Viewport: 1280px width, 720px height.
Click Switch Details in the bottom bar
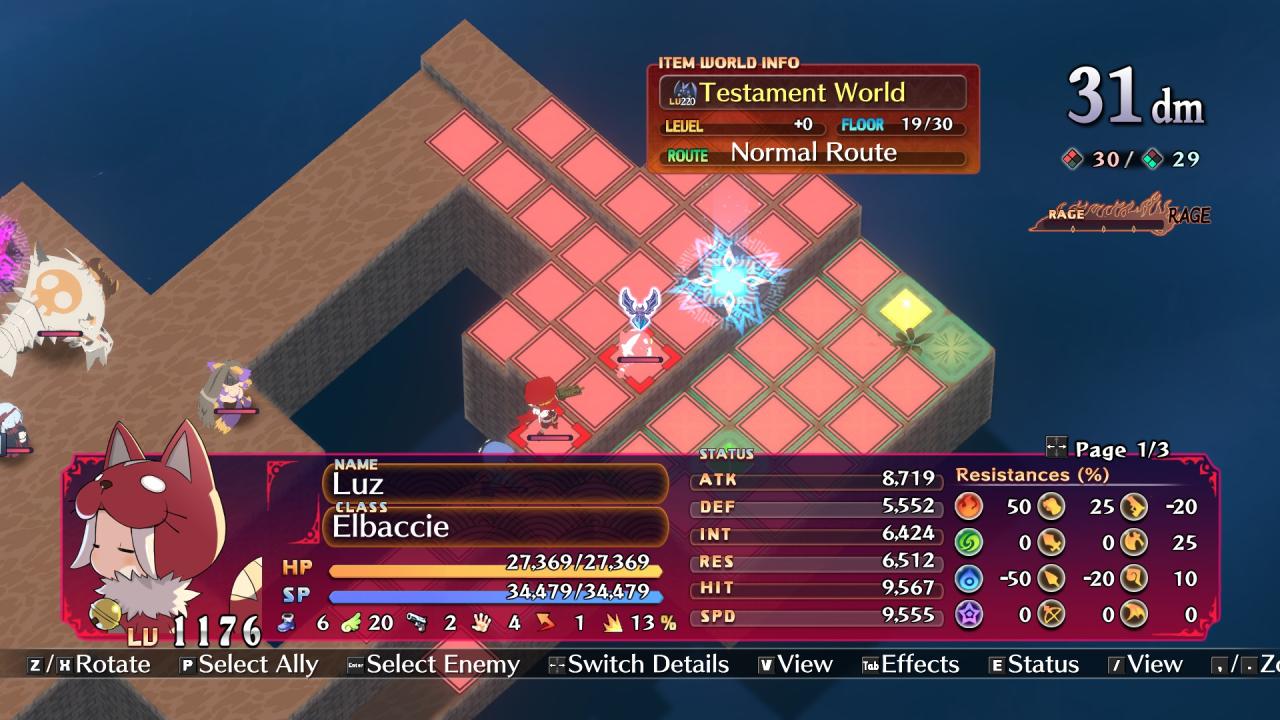638,665
